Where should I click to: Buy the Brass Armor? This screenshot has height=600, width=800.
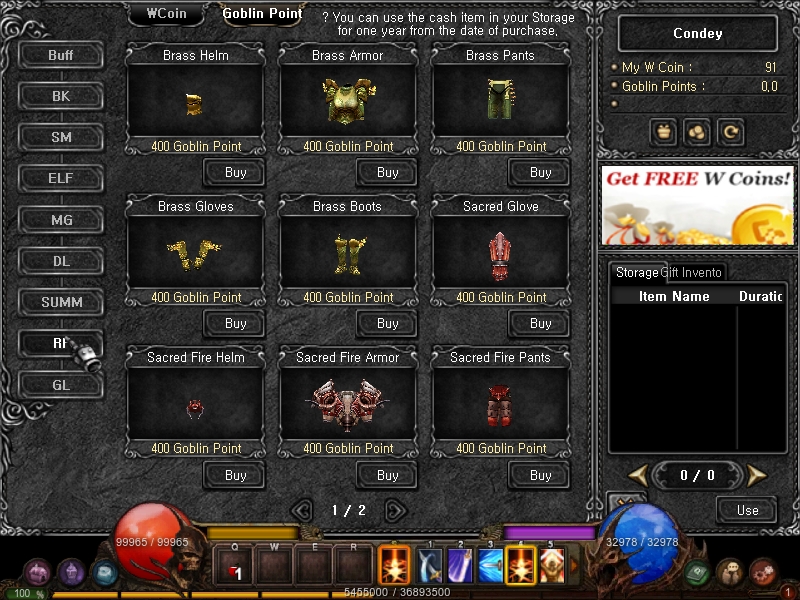[x=387, y=172]
